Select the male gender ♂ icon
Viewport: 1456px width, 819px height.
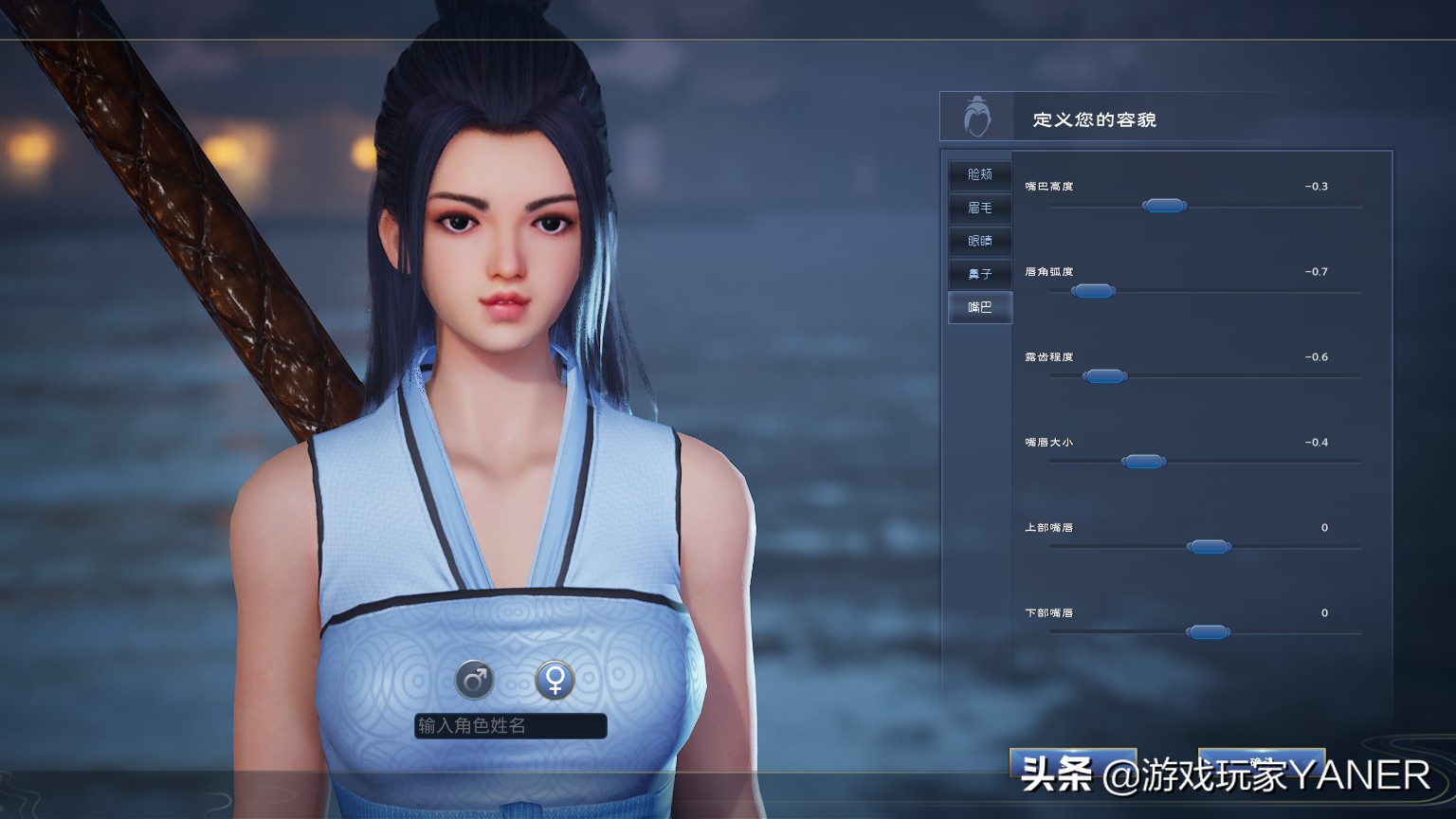[x=474, y=679]
